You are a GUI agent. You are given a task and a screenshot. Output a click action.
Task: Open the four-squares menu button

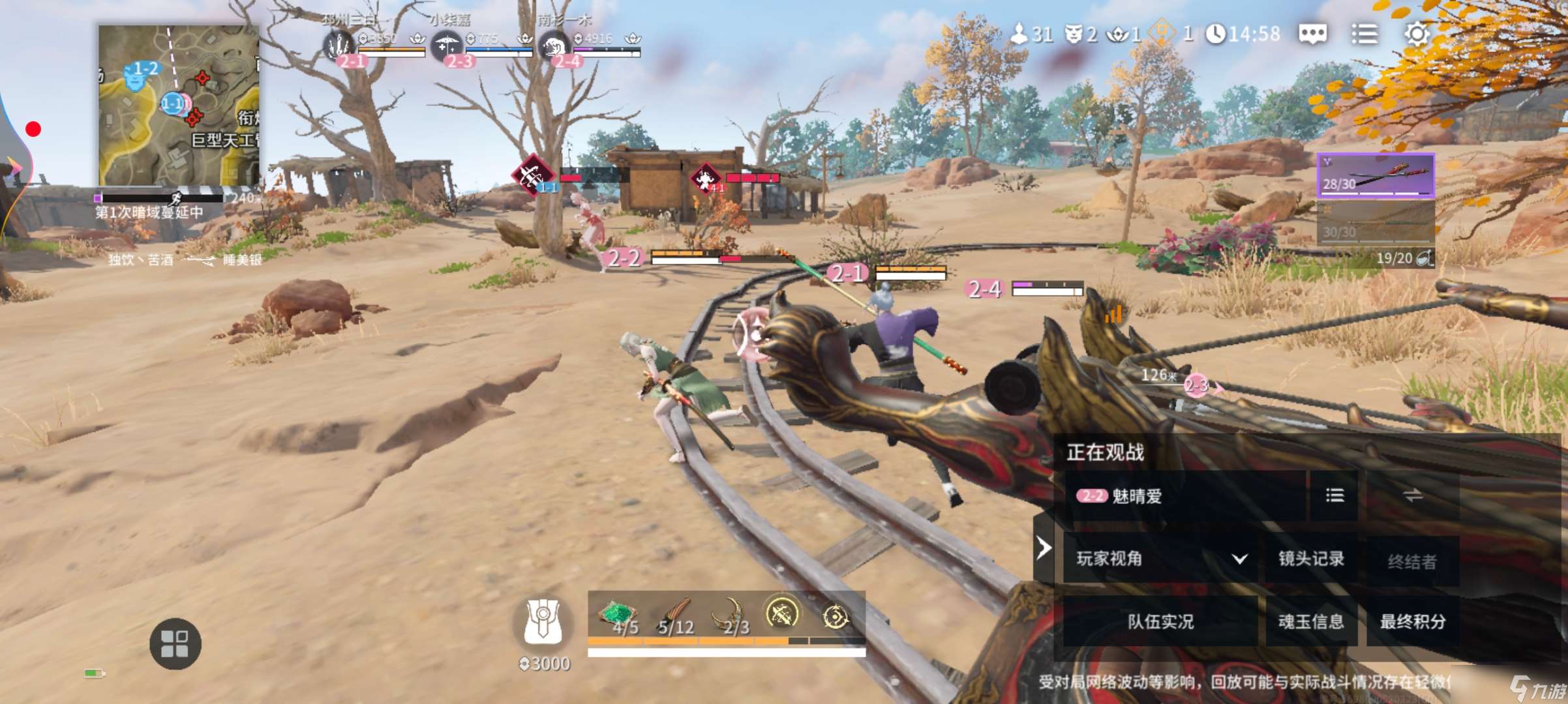(x=175, y=643)
